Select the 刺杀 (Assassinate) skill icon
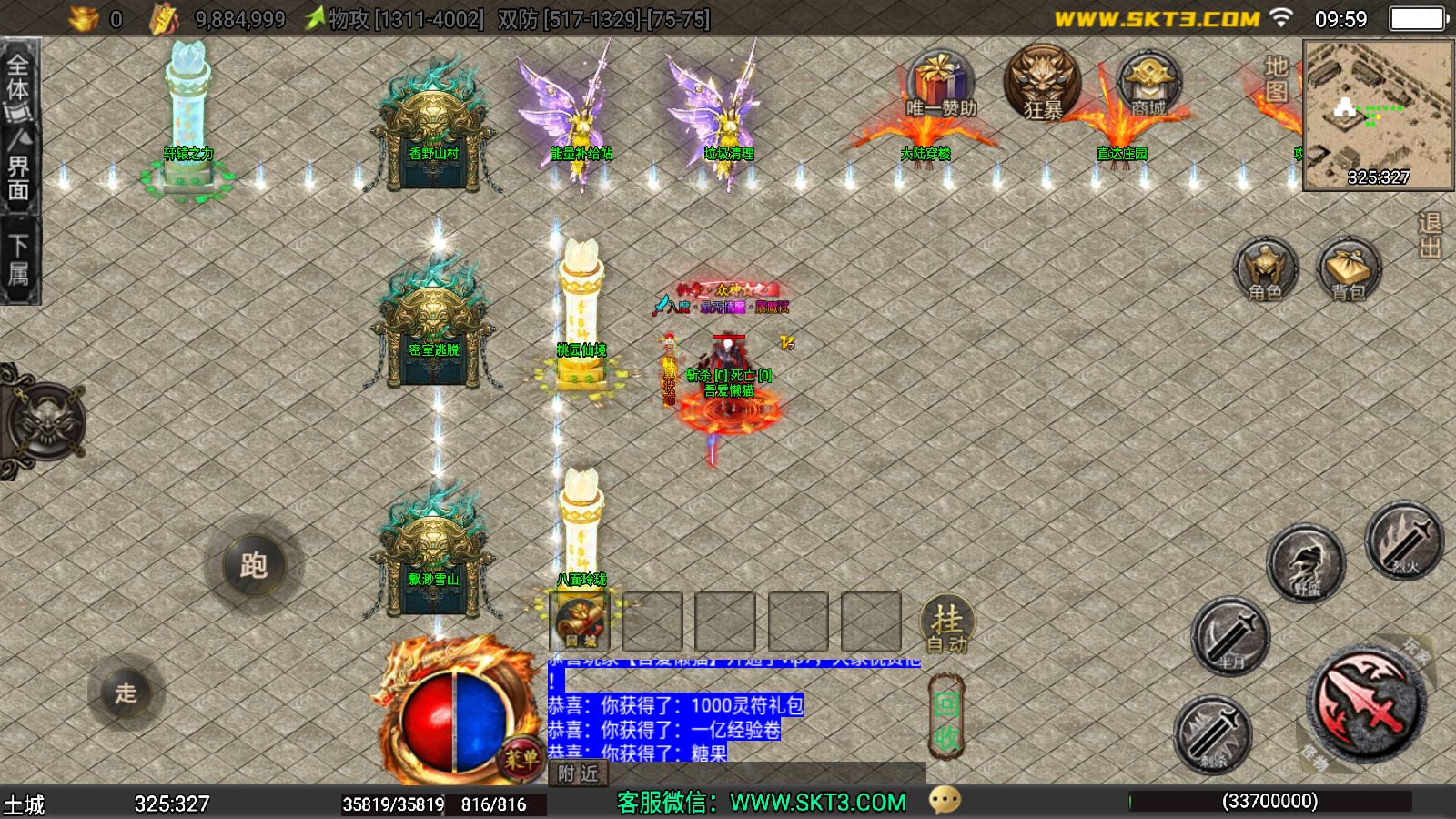Viewport: 1456px width, 819px height. coord(1211,733)
